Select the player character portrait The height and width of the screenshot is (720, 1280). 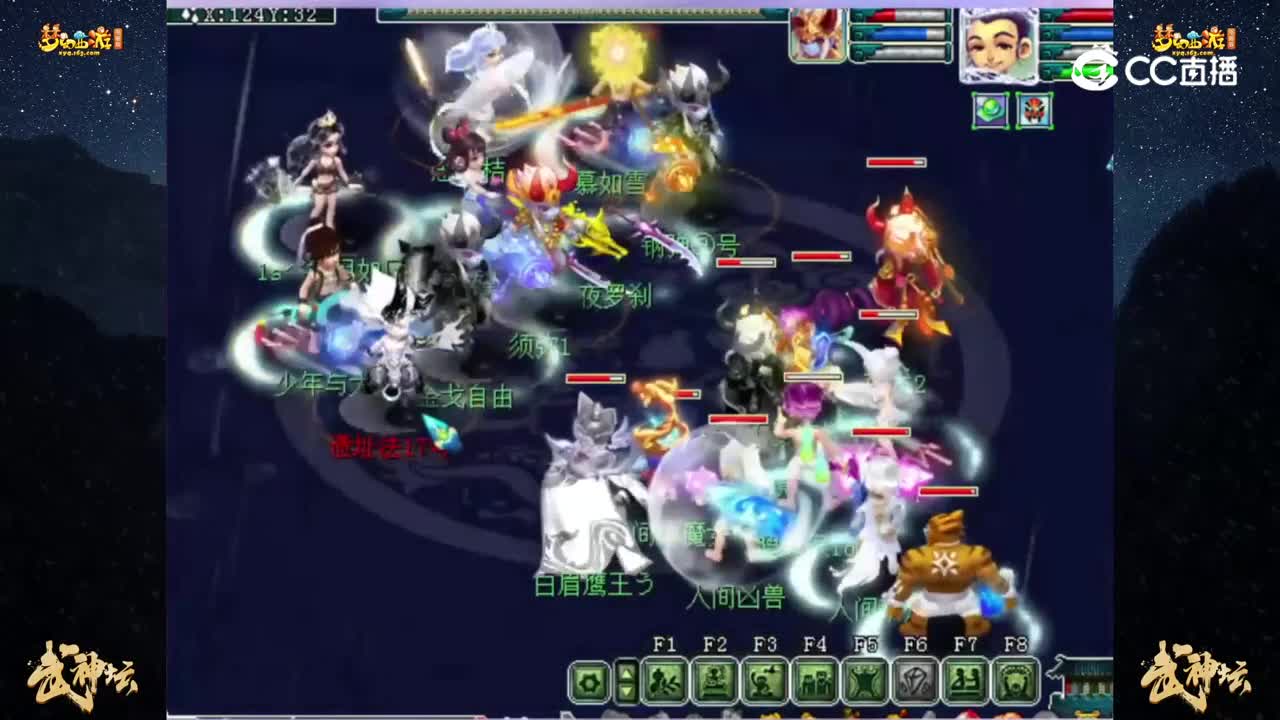(999, 45)
